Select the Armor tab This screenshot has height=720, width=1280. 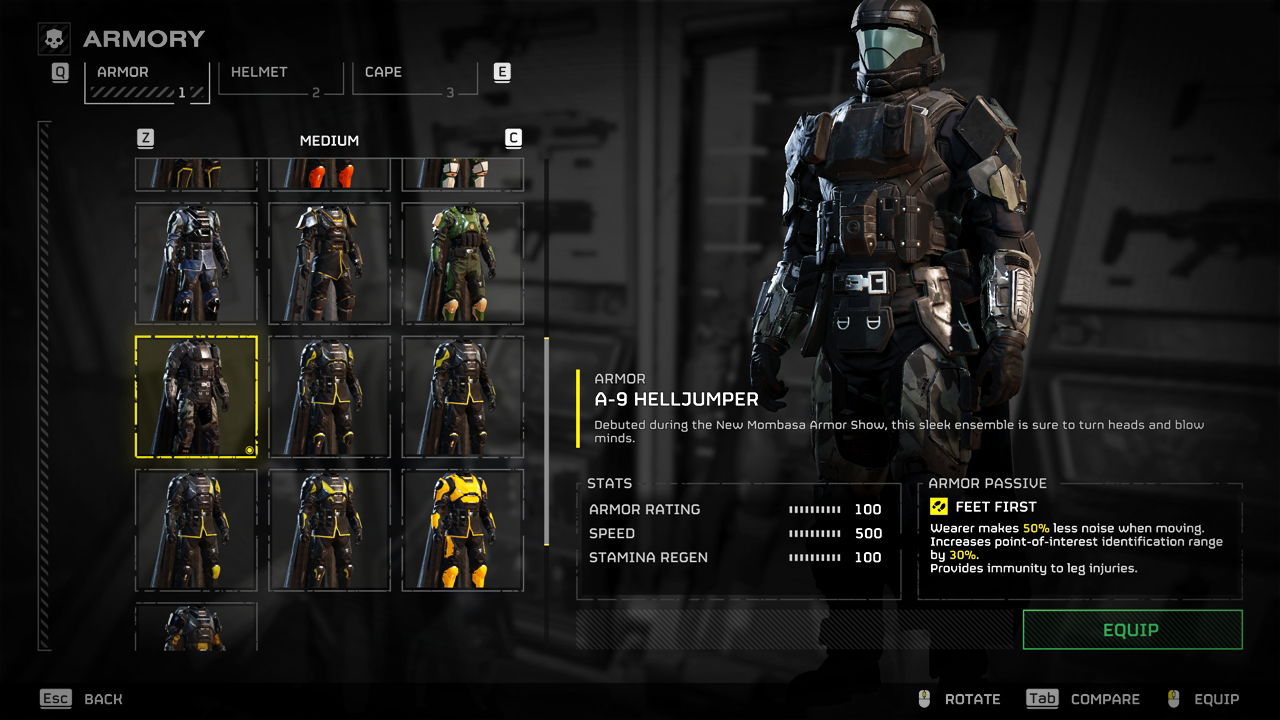146,80
